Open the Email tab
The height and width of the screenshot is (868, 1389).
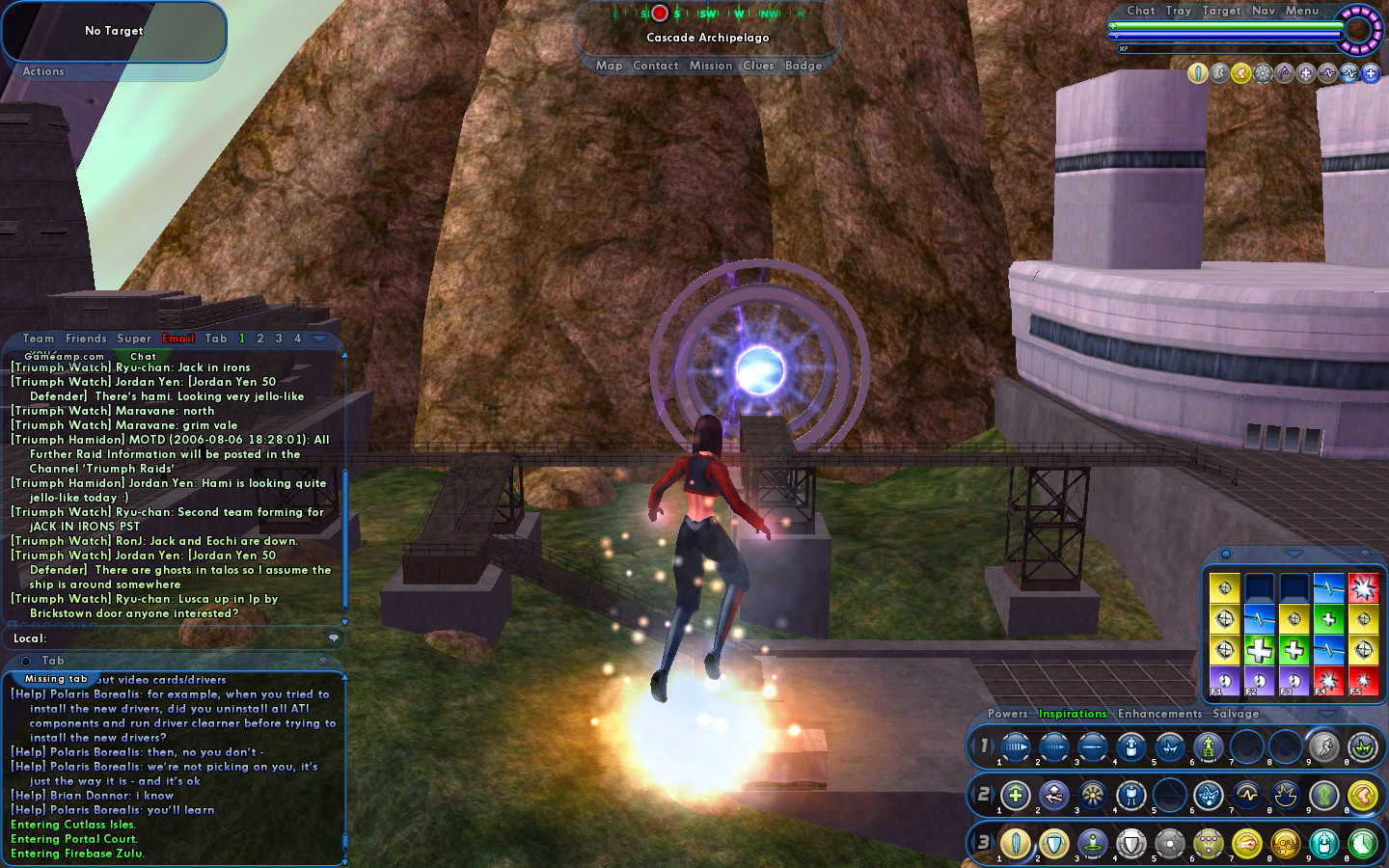178,339
